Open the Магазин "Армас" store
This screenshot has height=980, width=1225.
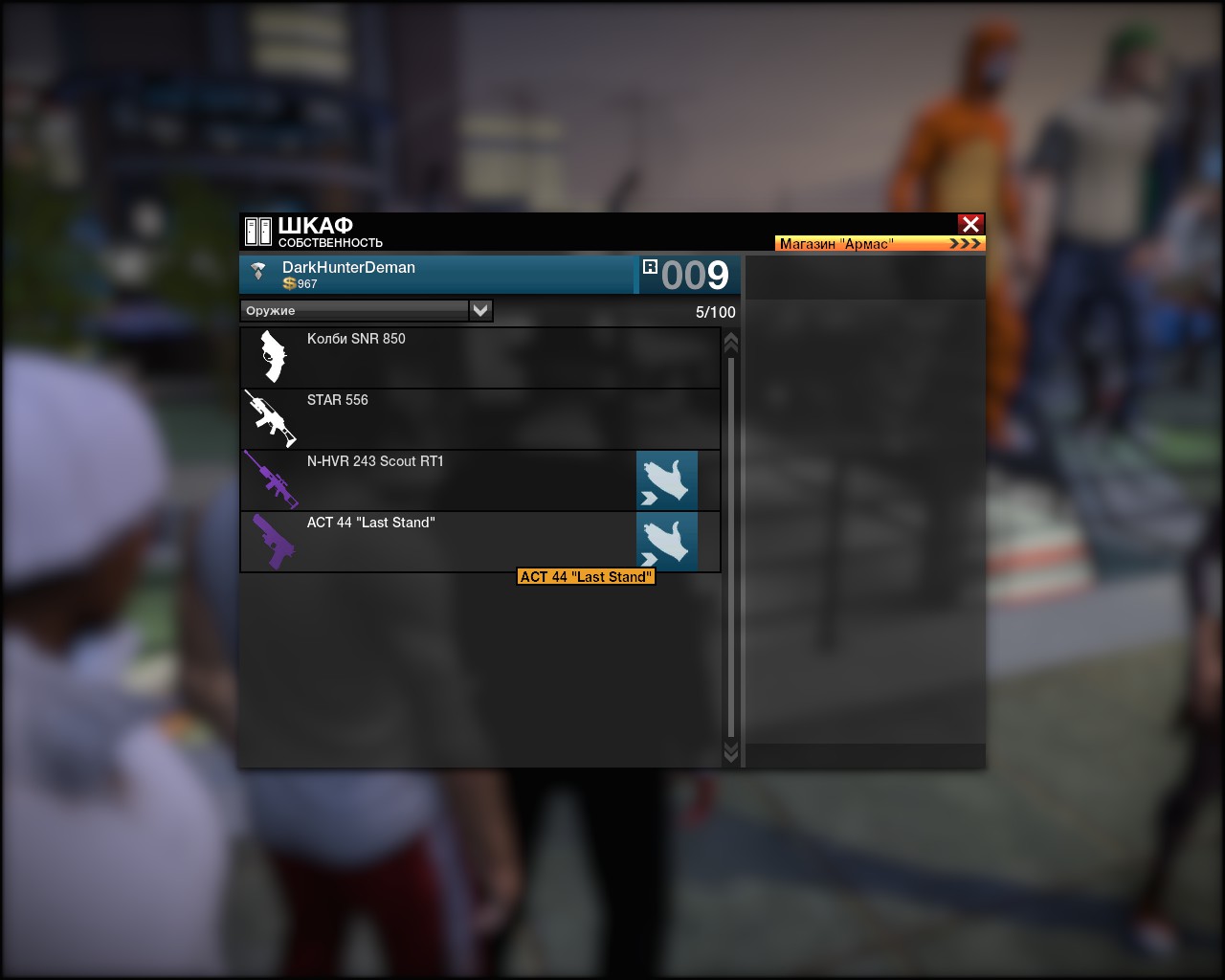880,243
